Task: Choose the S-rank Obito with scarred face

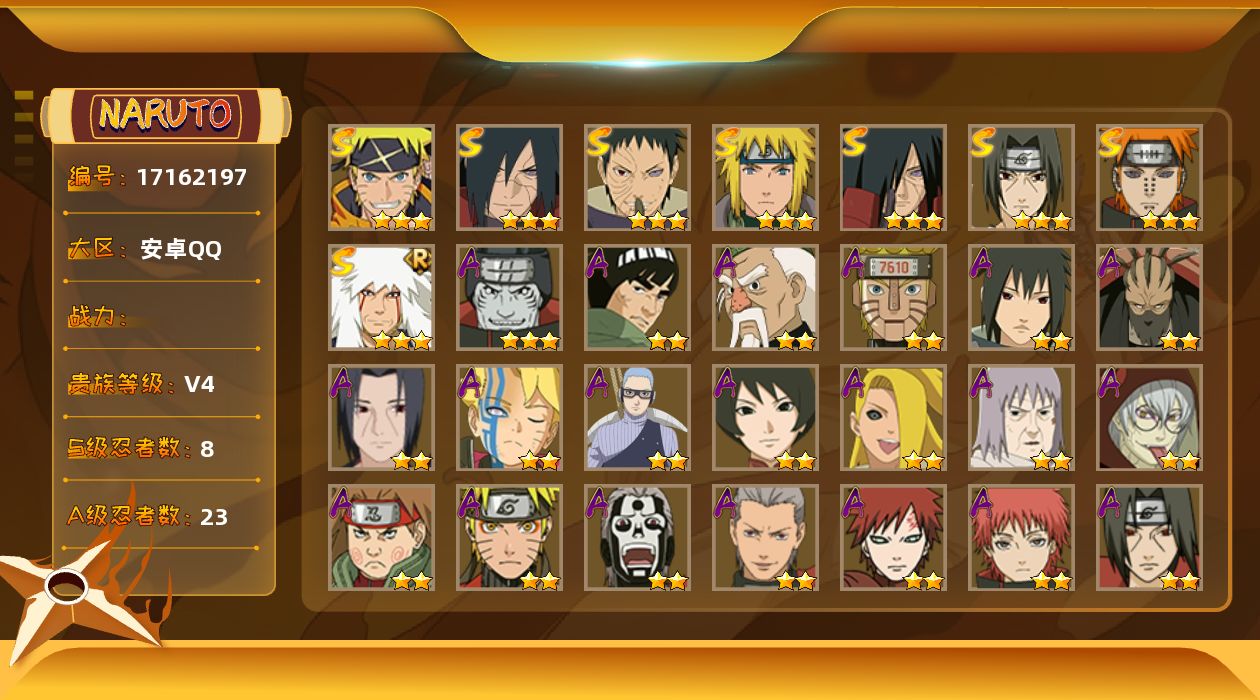Action: (637, 177)
